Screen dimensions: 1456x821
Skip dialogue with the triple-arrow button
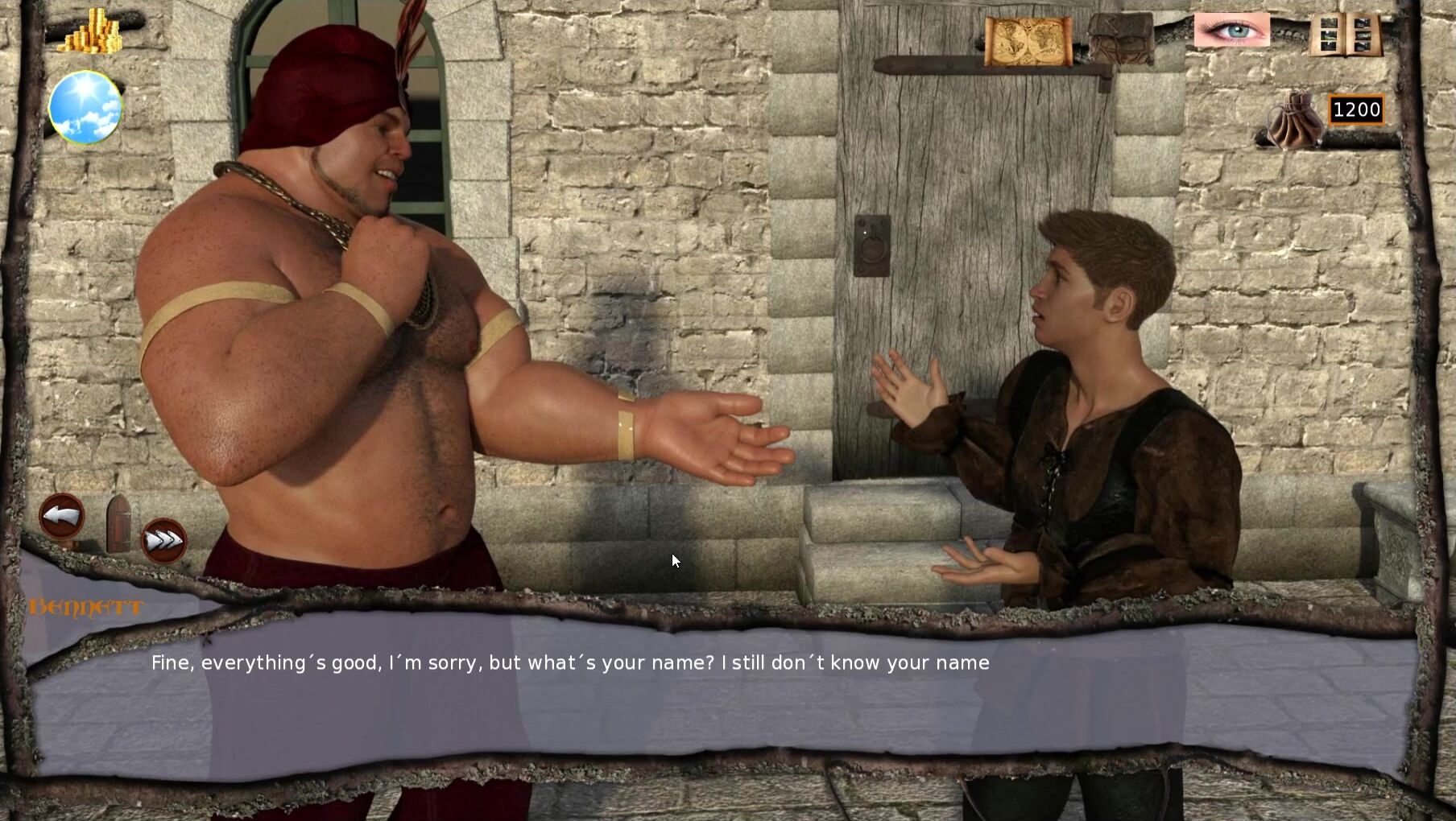[163, 541]
